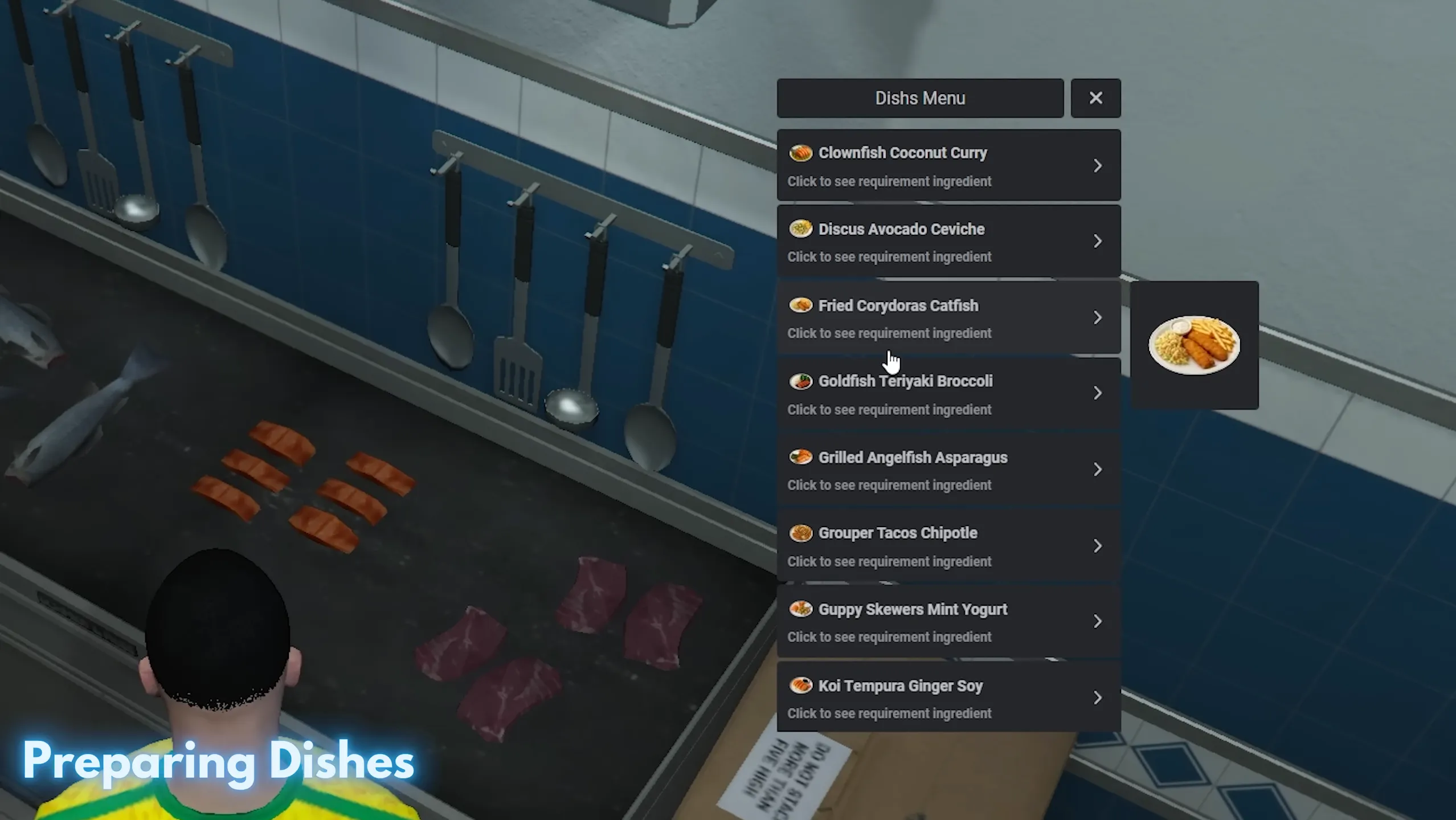Viewport: 1456px width, 820px height.
Task: View requirement ingredients for Grilled Angelfish Asparagus
Action: [x=889, y=485]
